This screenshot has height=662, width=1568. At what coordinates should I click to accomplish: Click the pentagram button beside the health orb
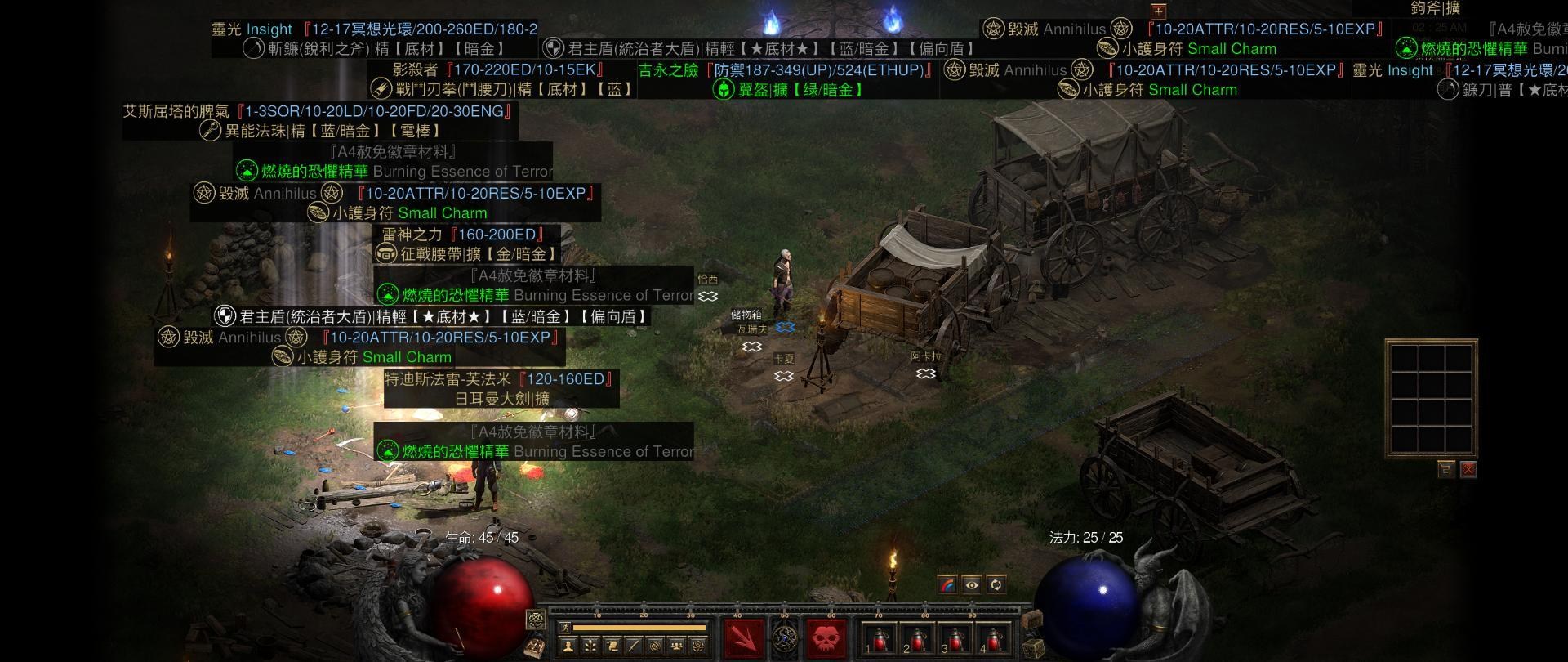click(x=536, y=619)
